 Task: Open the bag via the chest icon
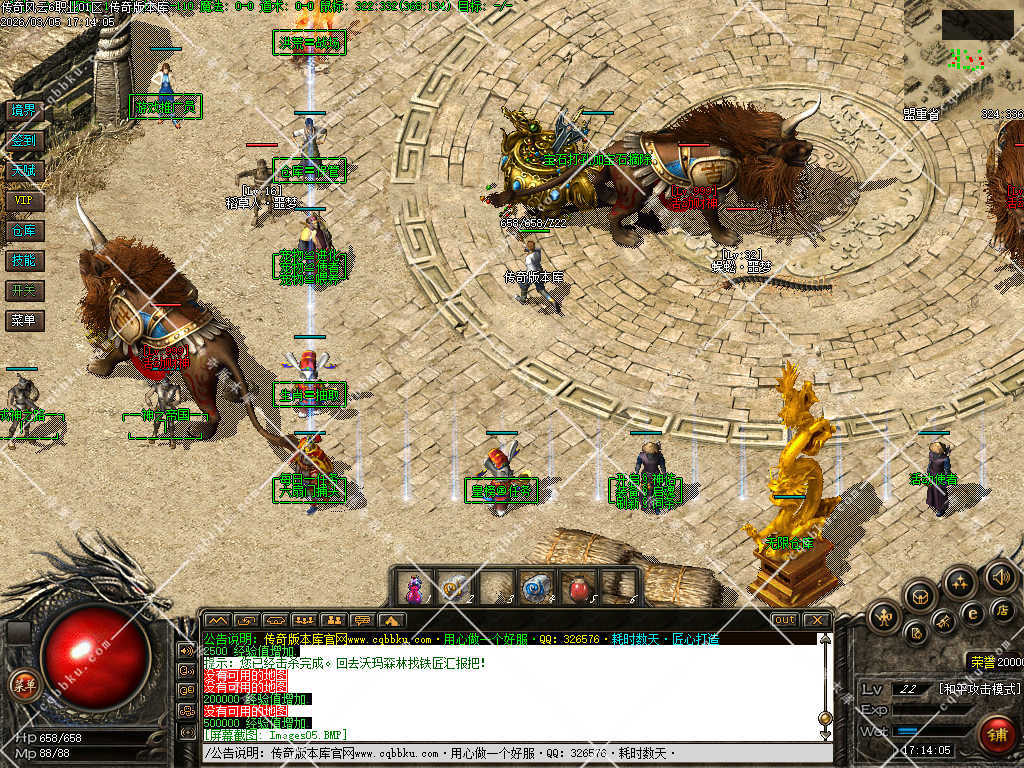pyautogui.click(x=919, y=596)
